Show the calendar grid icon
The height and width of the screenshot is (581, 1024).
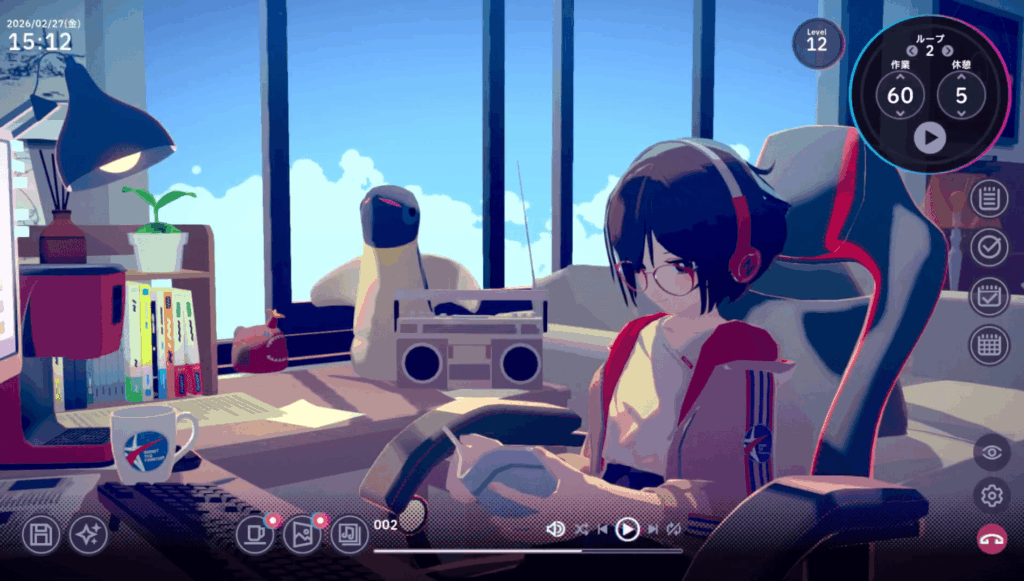989,345
